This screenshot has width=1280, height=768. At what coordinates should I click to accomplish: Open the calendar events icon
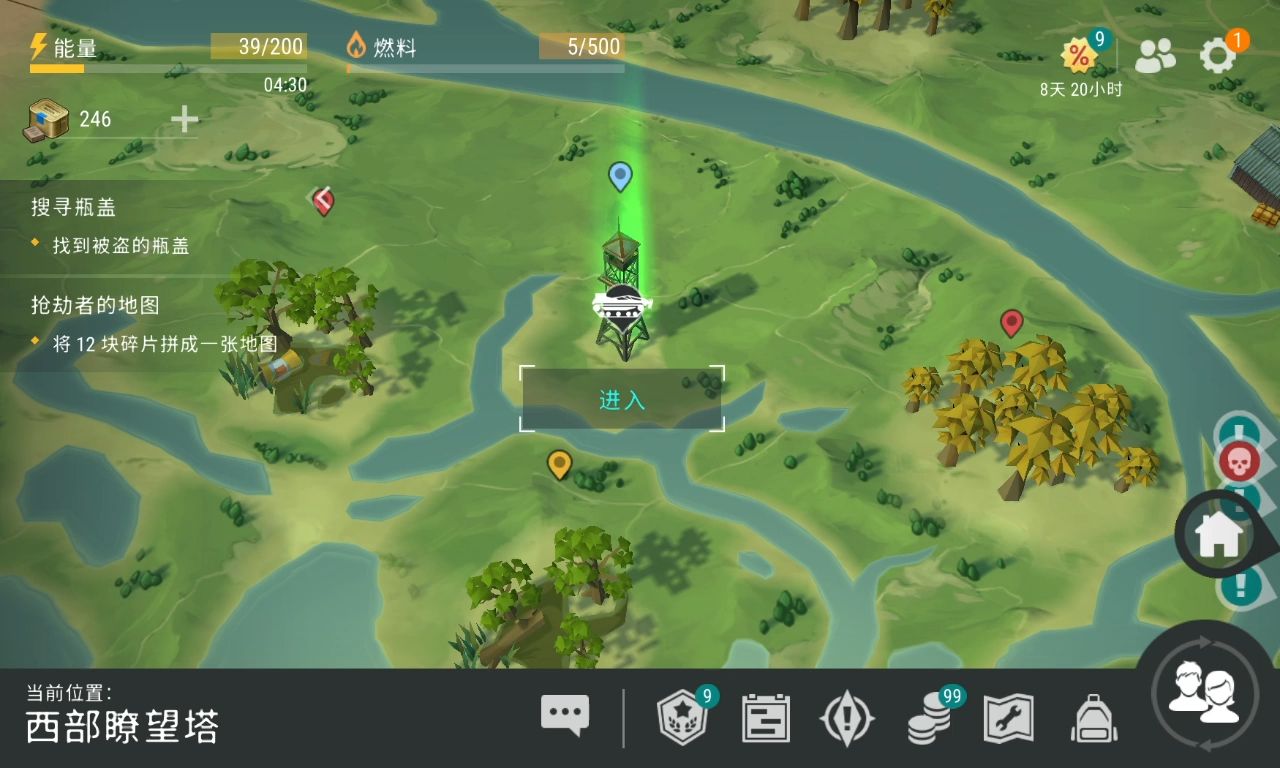[765, 718]
